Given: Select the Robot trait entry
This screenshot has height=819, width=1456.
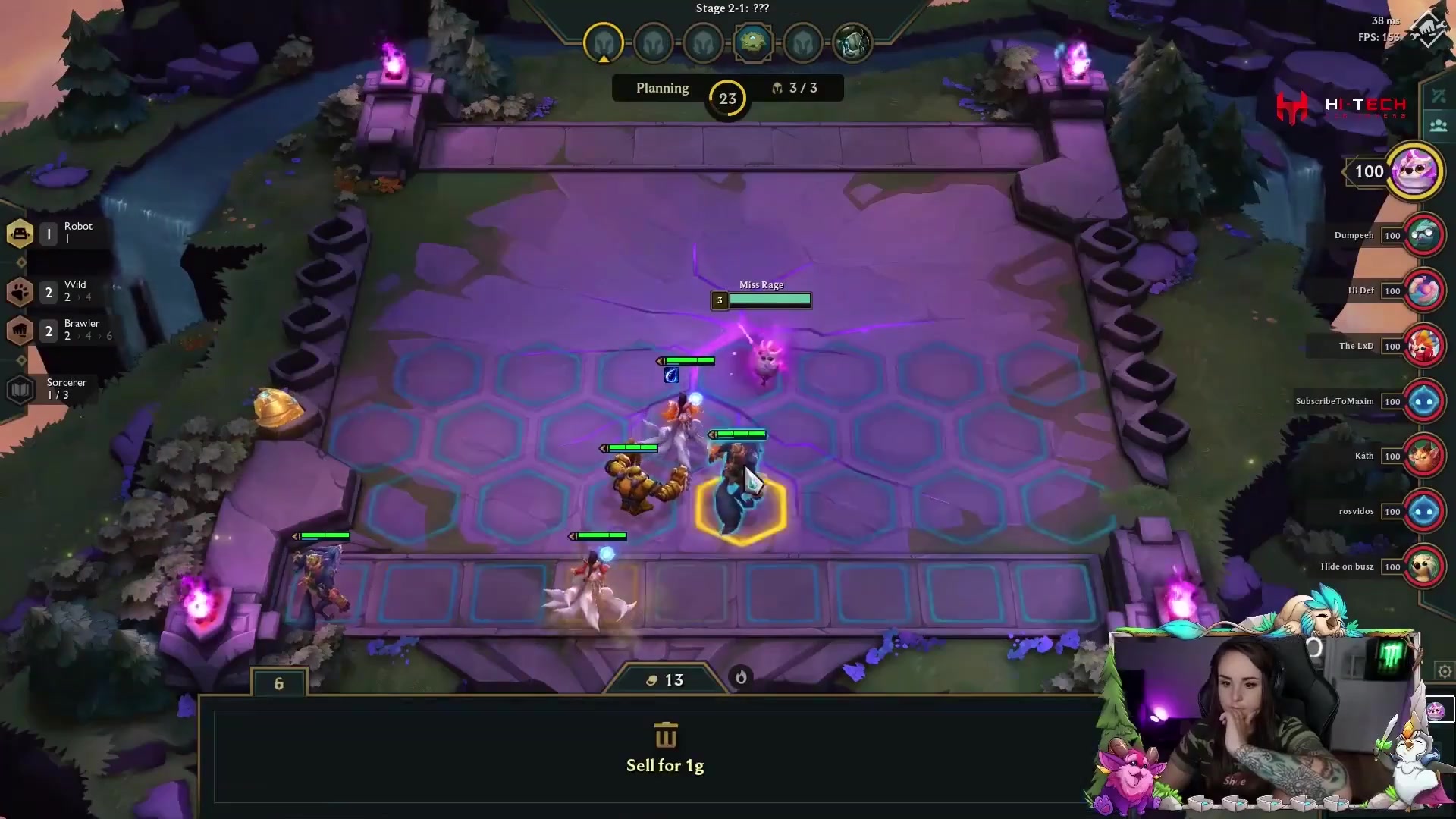Looking at the screenshot, I should (20, 233).
